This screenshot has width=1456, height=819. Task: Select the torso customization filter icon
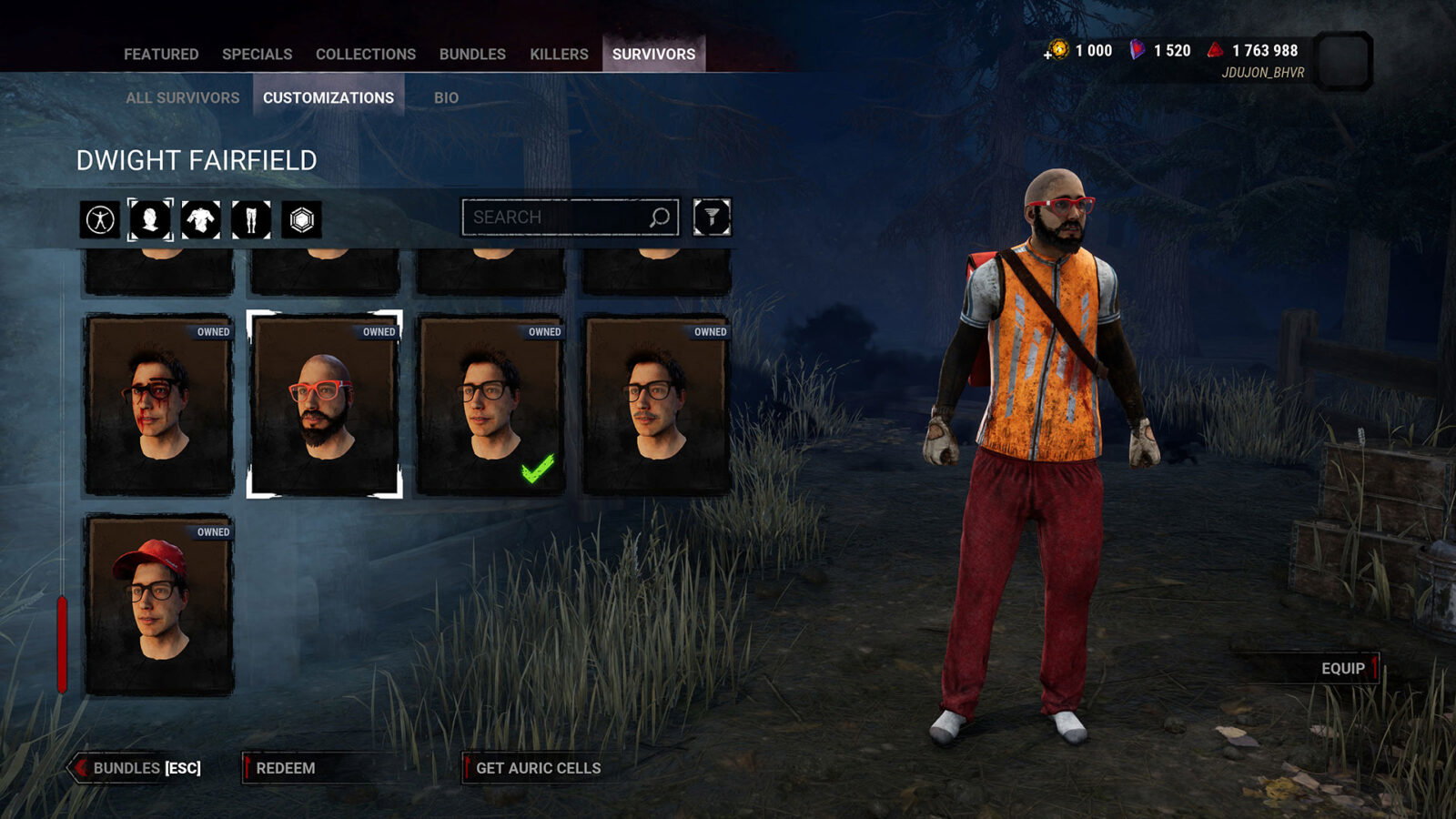(x=200, y=217)
